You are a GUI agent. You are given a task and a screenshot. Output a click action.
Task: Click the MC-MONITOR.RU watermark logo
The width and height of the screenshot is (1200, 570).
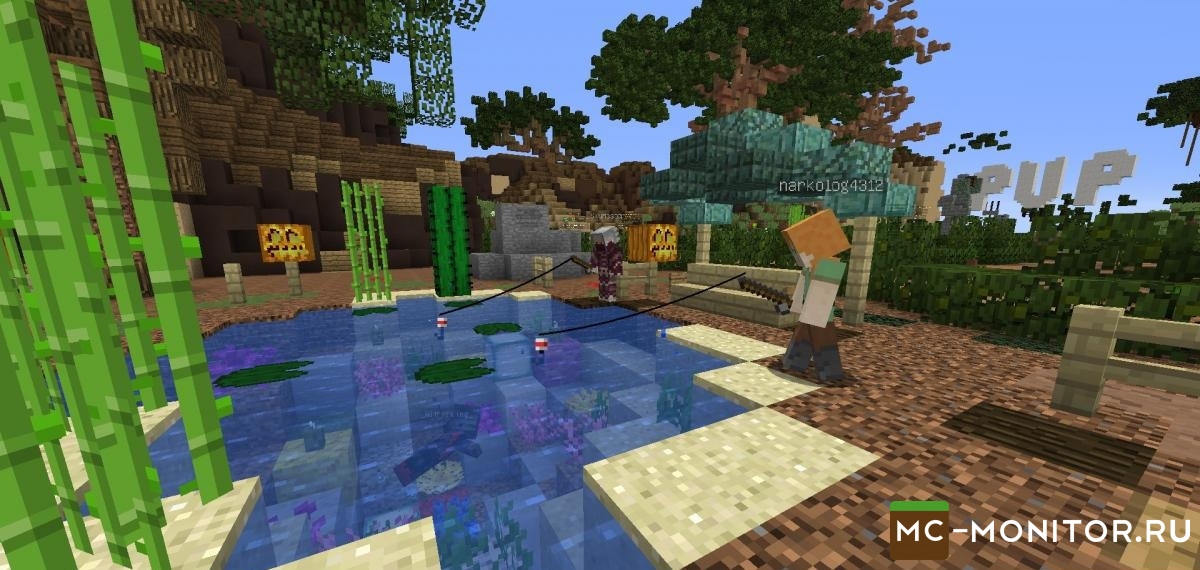1040,529
